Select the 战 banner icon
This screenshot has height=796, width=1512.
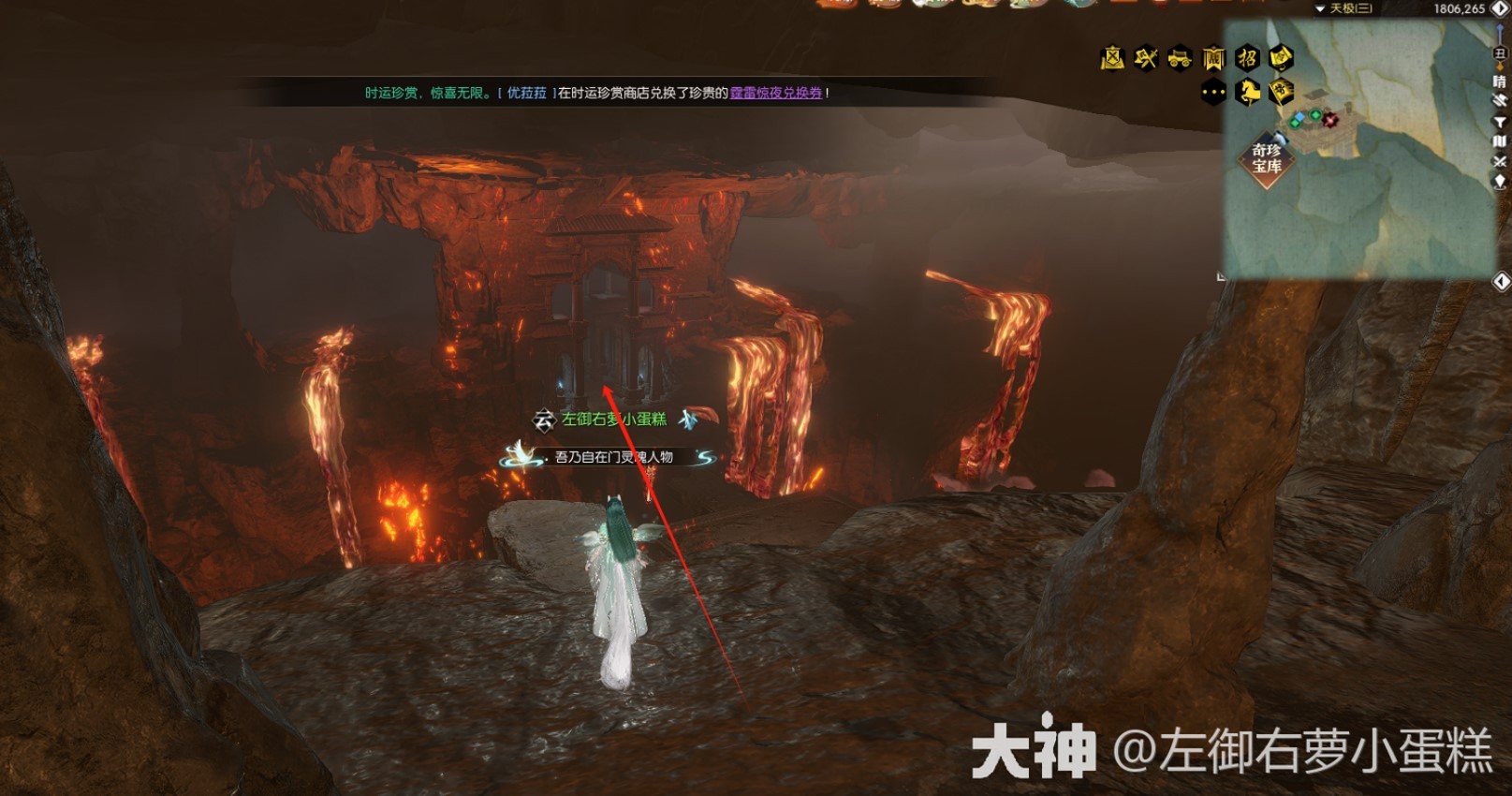(x=1213, y=59)
